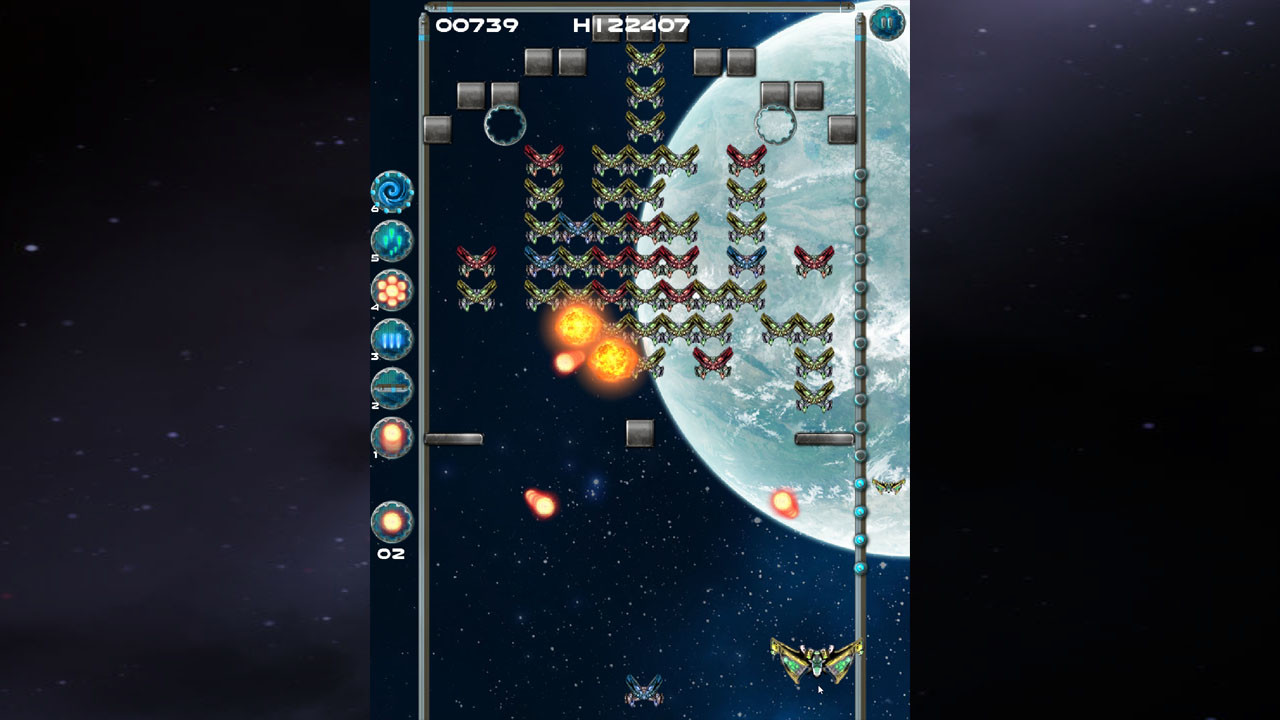Trigger the triple-blue-beam power-up in slot 3
The width and height of the screenshot is (1280, 720).
pyautogui.click(x=390, y=340)
